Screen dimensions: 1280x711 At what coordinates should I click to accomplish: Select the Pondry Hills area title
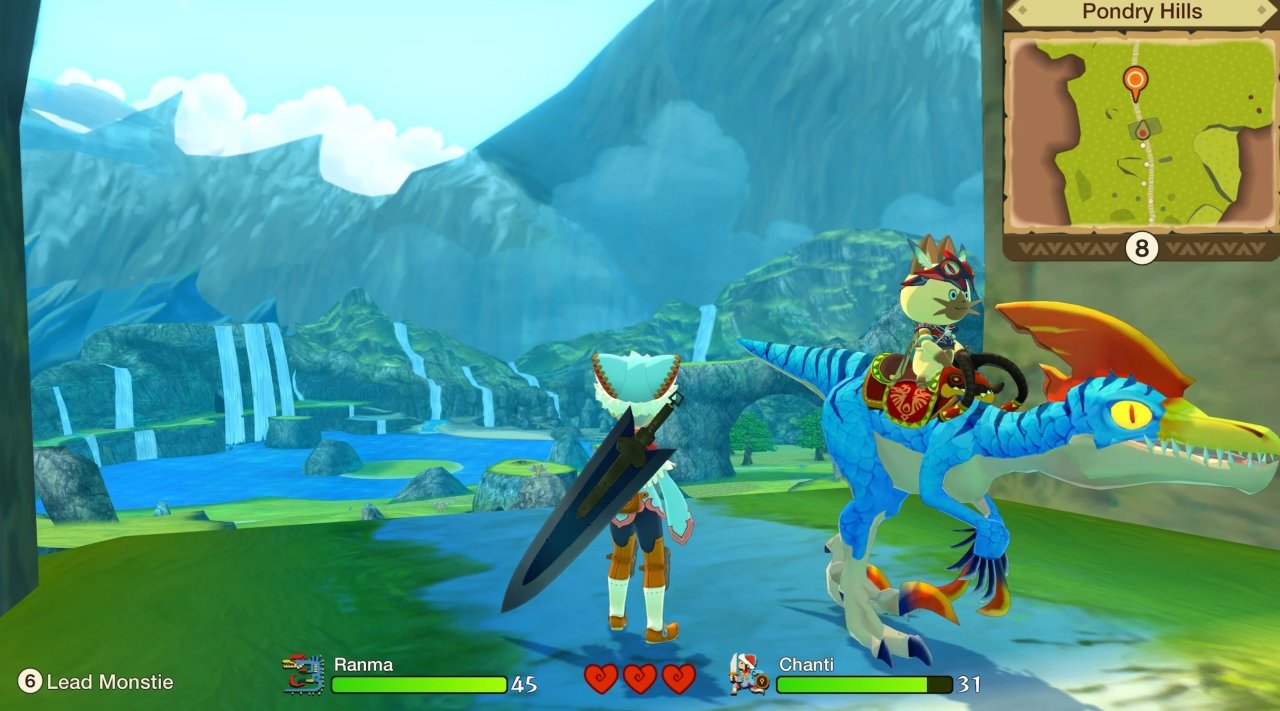tap(1141, 13)
